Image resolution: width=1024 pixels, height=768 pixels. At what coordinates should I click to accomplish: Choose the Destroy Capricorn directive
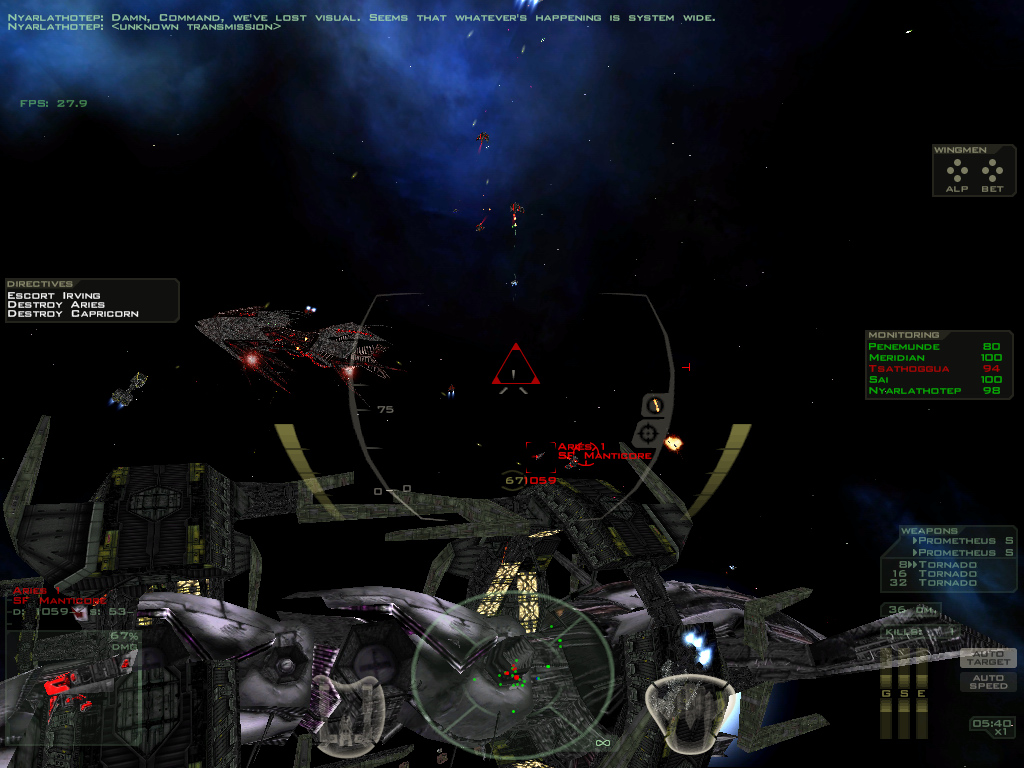72,314
